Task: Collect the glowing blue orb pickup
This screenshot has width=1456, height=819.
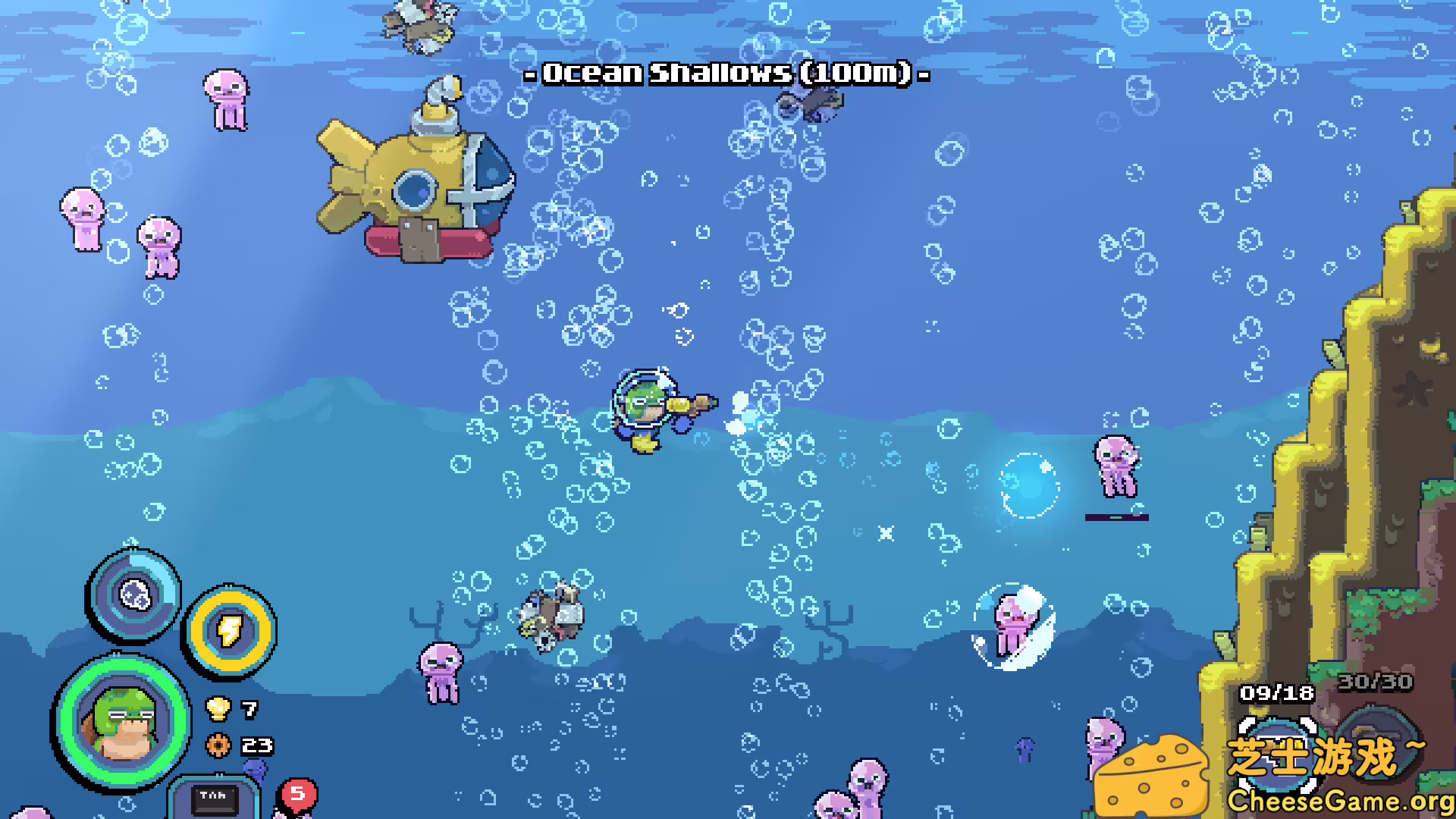Action: (x=1027, y=486)
